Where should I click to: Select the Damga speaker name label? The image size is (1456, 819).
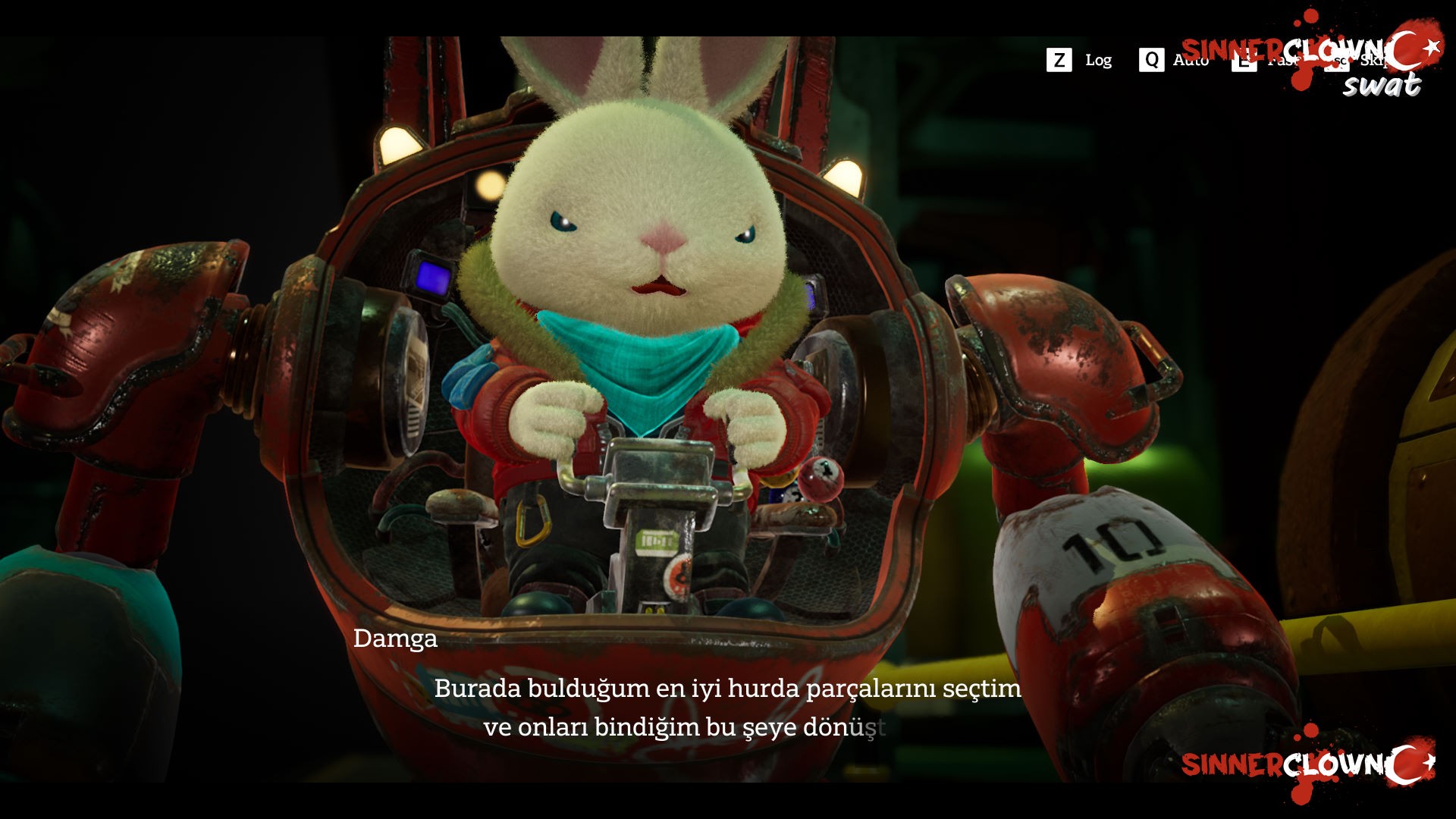tap(396, 639)
